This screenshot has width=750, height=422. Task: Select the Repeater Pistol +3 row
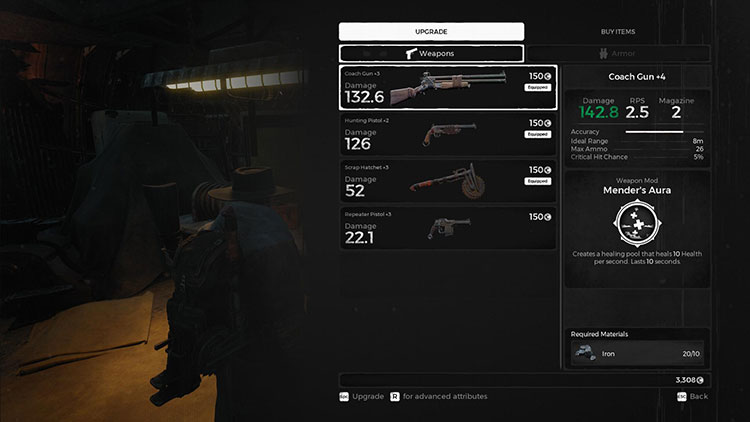click(x=447, y=229)
